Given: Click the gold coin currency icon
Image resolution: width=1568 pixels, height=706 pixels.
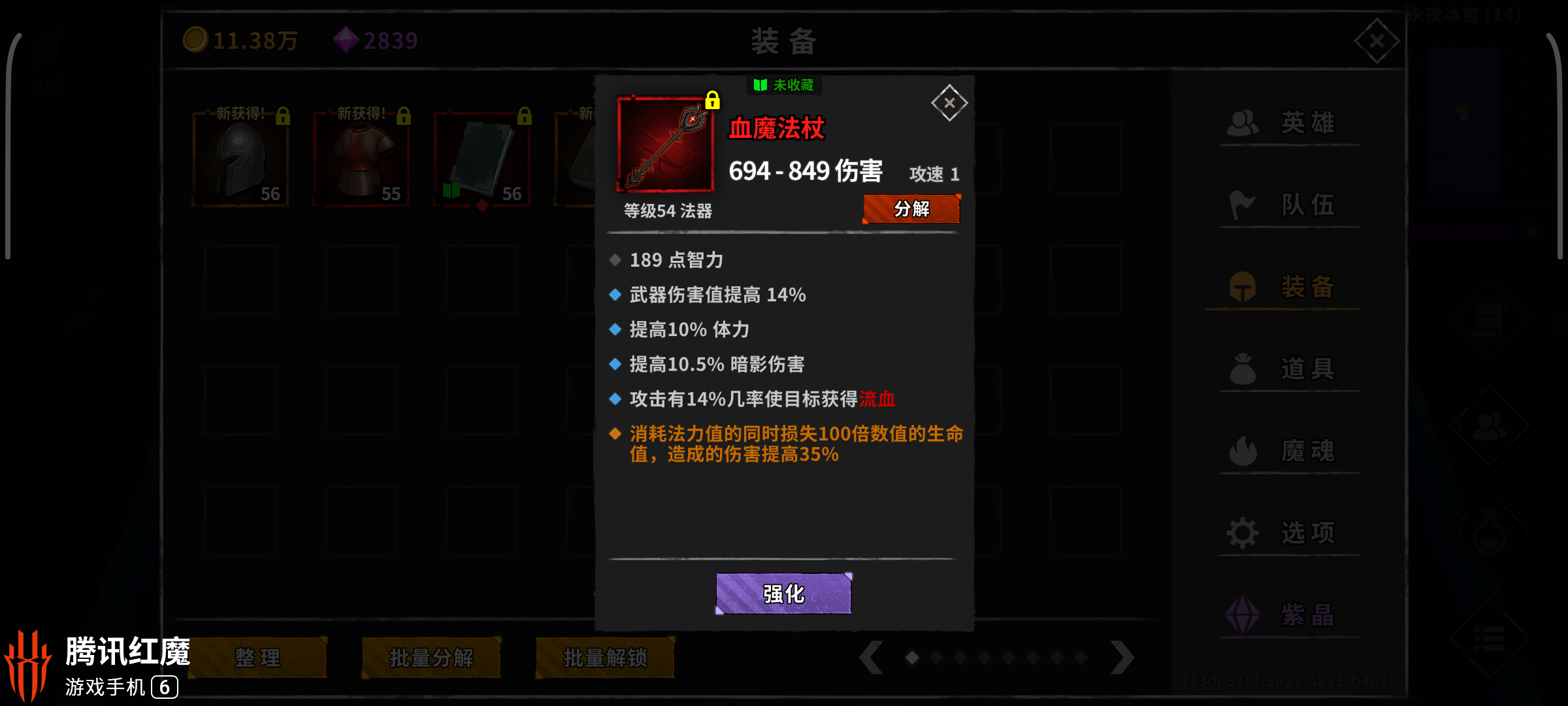Looking at the screenshot, I should pyautogui.click(x=196, y=40).
